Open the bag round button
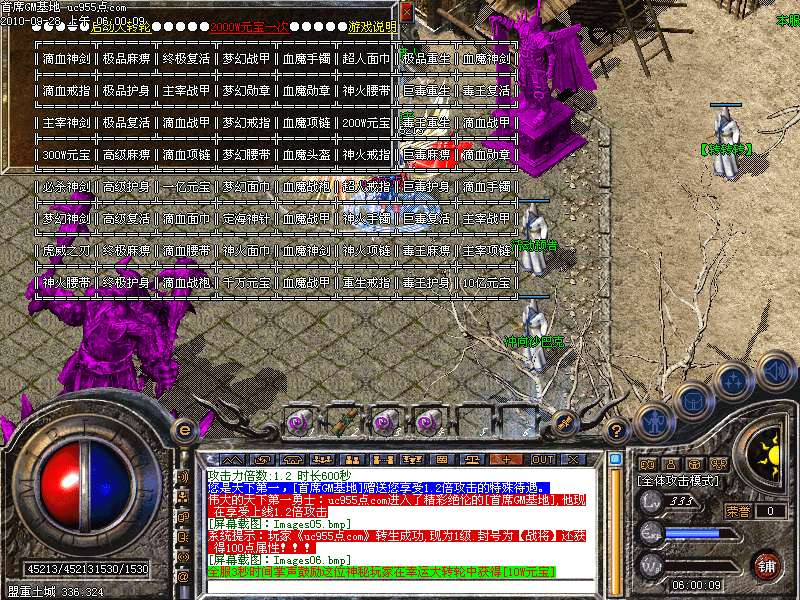800x600 pixels. click(691, 400)
